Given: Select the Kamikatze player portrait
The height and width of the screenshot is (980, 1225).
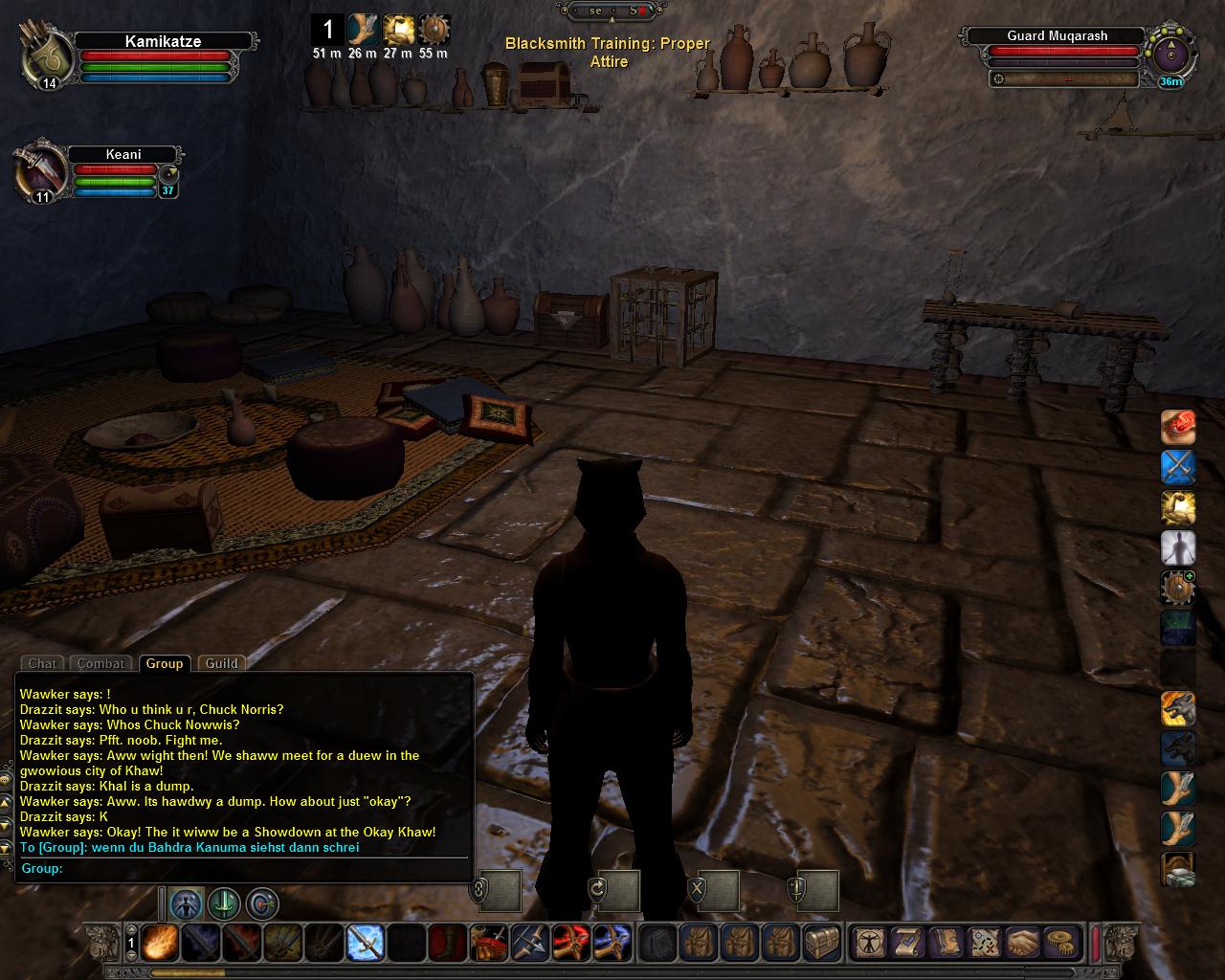Looking at the screenshot, I should coord(47,56).
